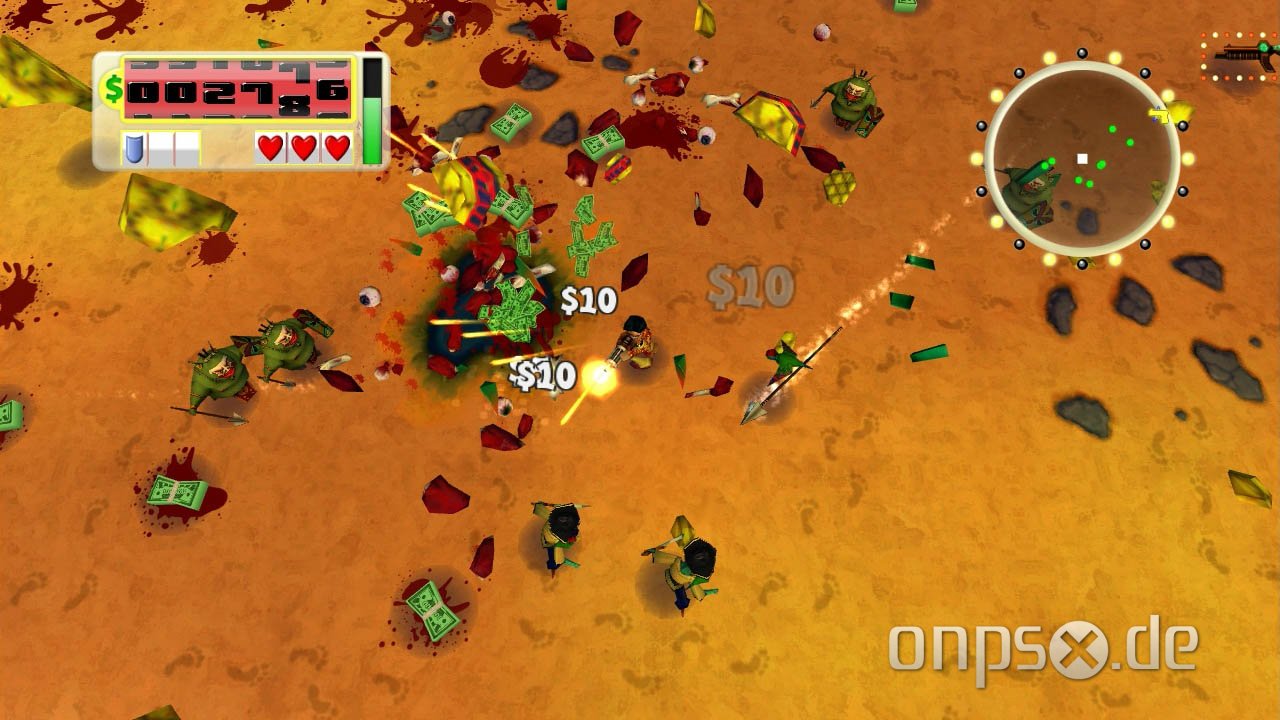Screen dimensions: 1280x720
Task: Click the first red heart icon
Action: coord(269,146)
